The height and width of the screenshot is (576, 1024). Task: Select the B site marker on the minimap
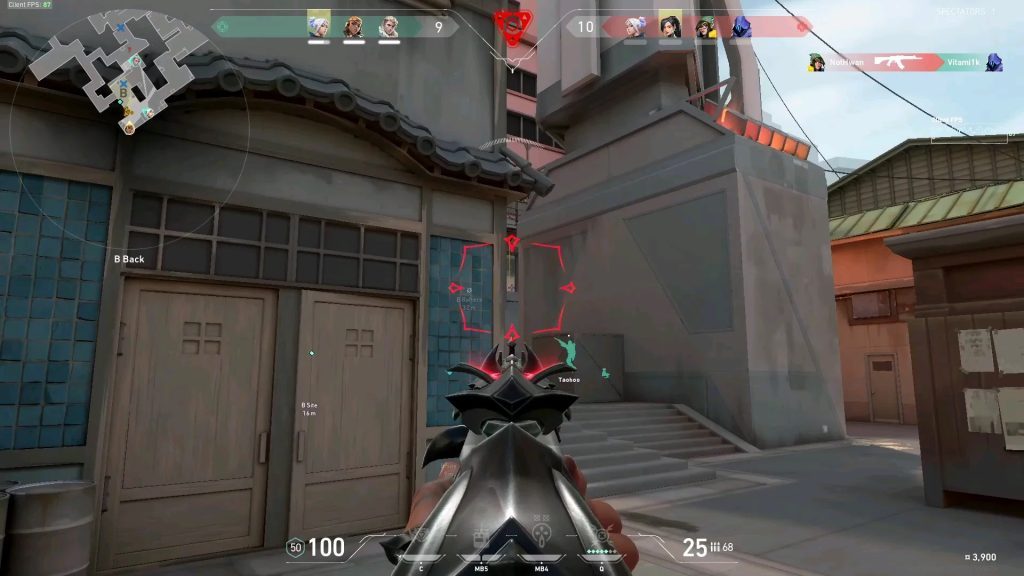click(x=123, y=92)
